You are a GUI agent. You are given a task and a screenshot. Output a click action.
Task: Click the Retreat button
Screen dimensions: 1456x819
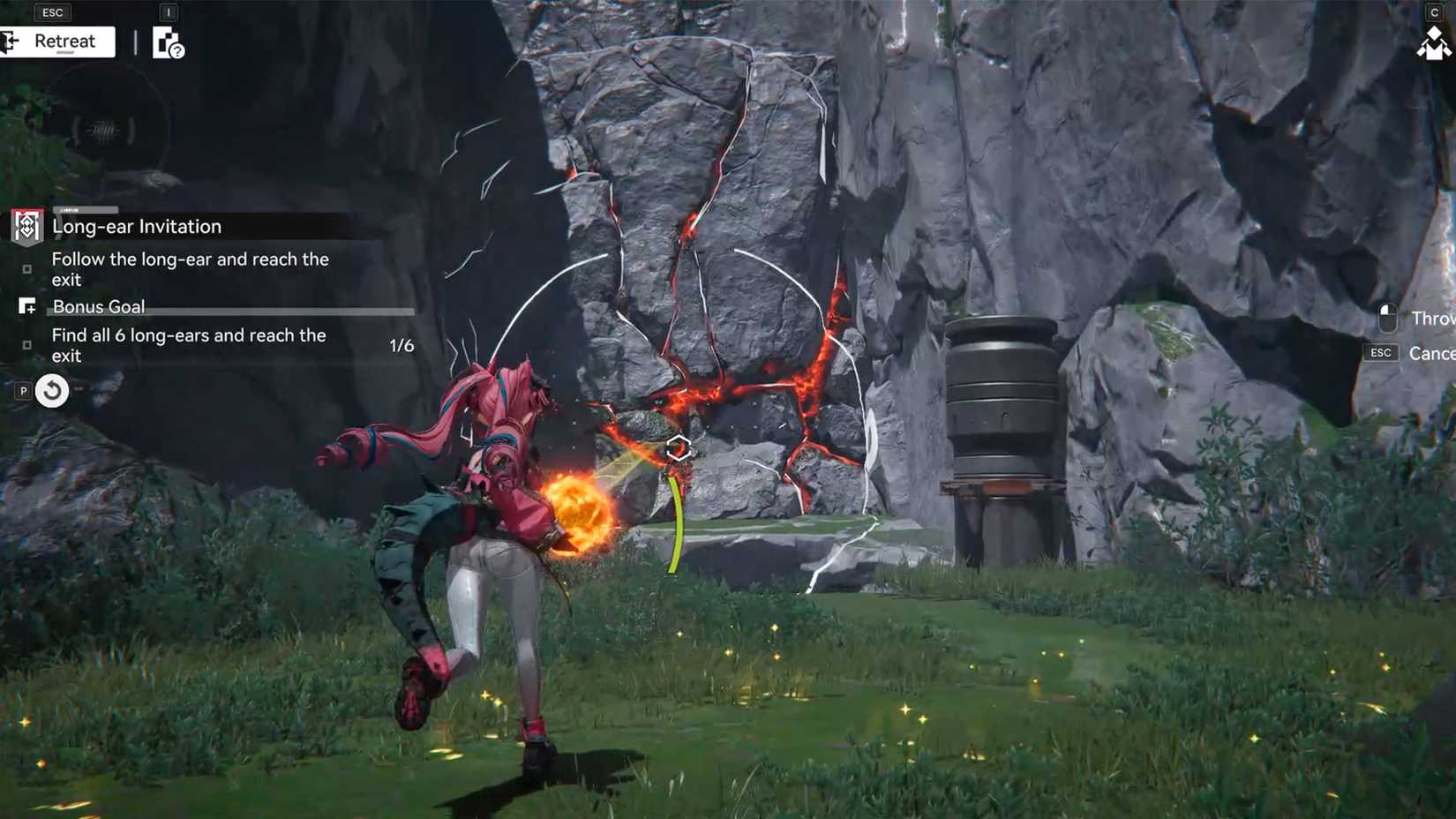pos(64,41)
